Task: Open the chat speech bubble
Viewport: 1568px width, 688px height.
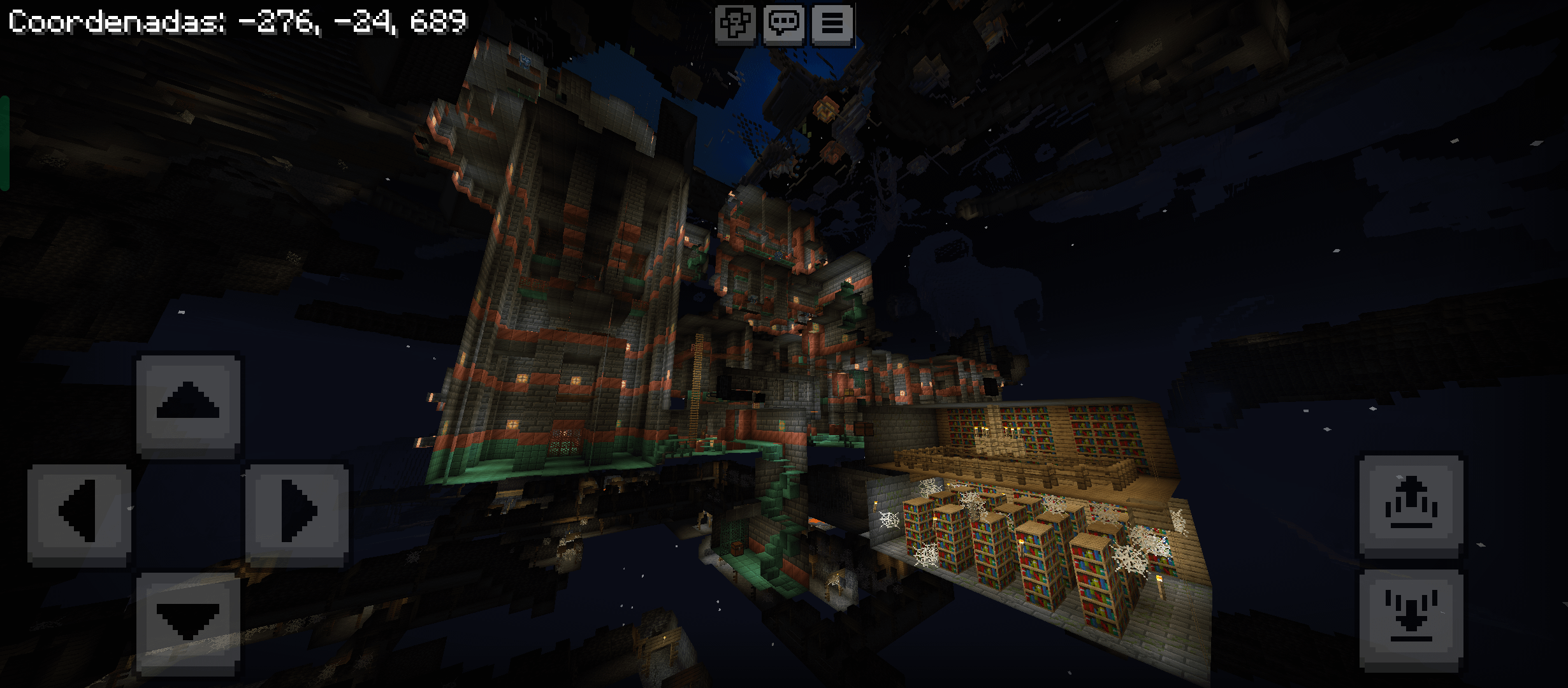Action: [783, 24]
